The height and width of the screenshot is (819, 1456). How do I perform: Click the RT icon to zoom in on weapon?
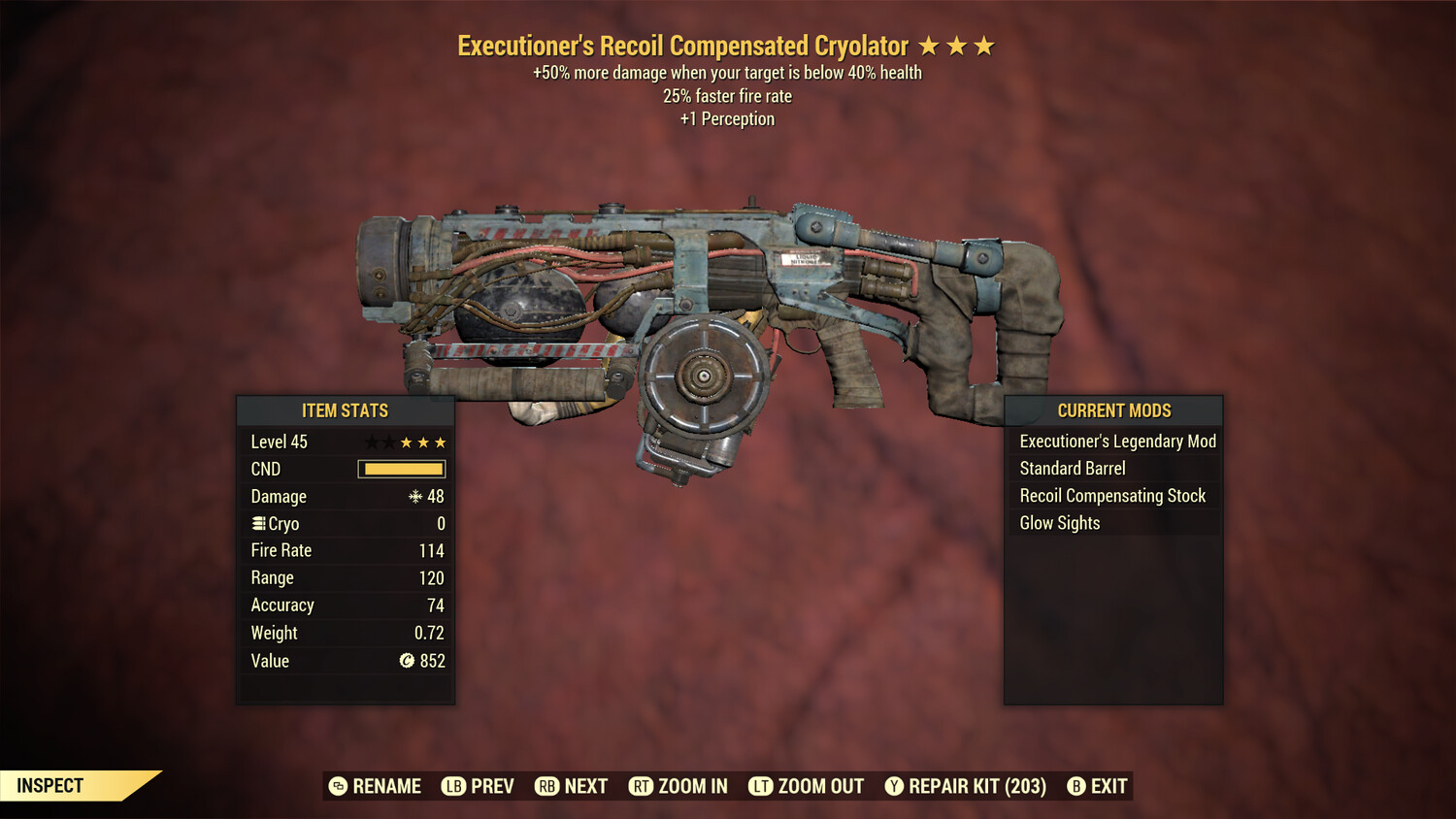coord(642,786)
